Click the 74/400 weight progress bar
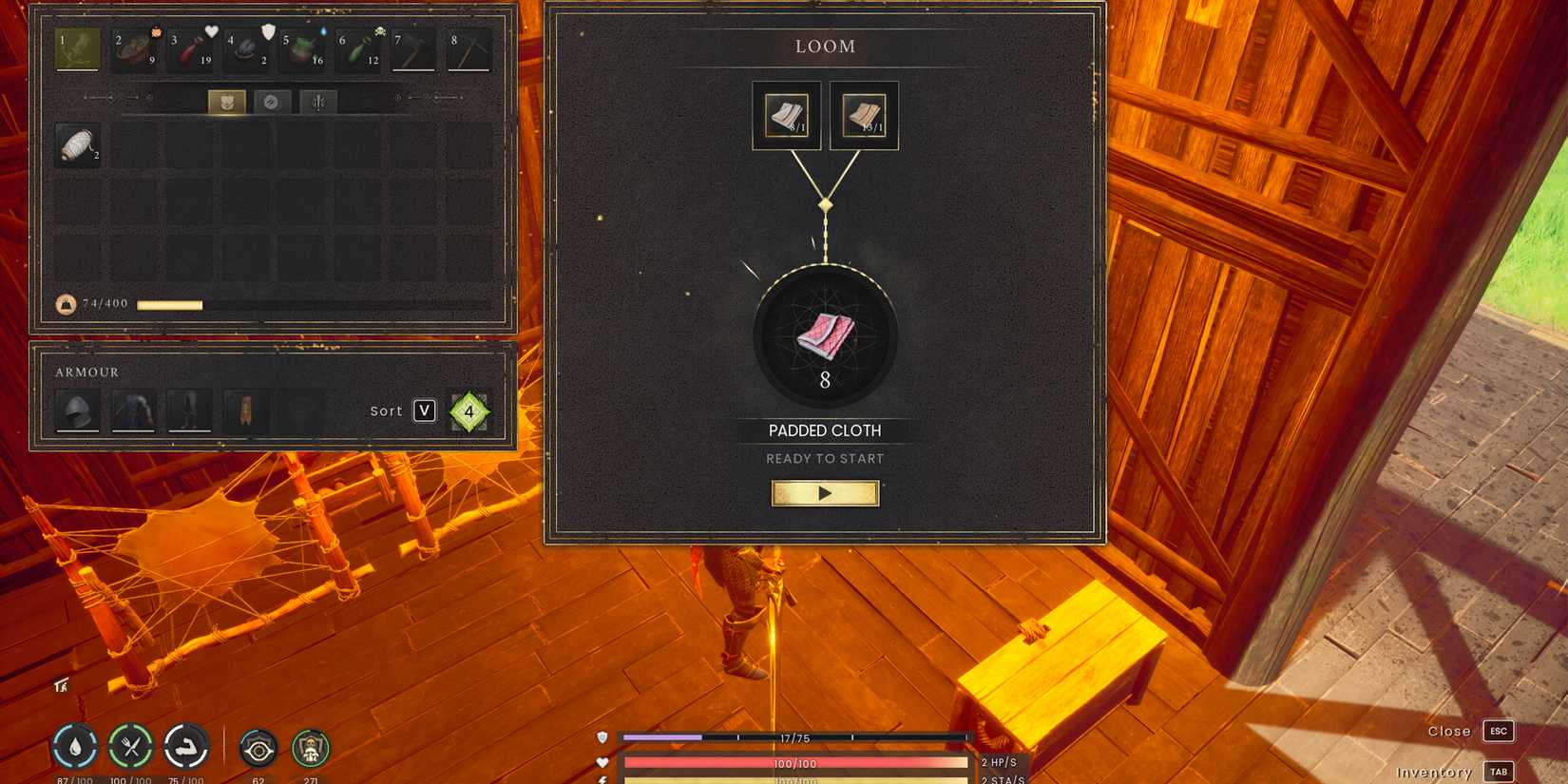This screenshot has height=784, width=1568. click(171, 304)
